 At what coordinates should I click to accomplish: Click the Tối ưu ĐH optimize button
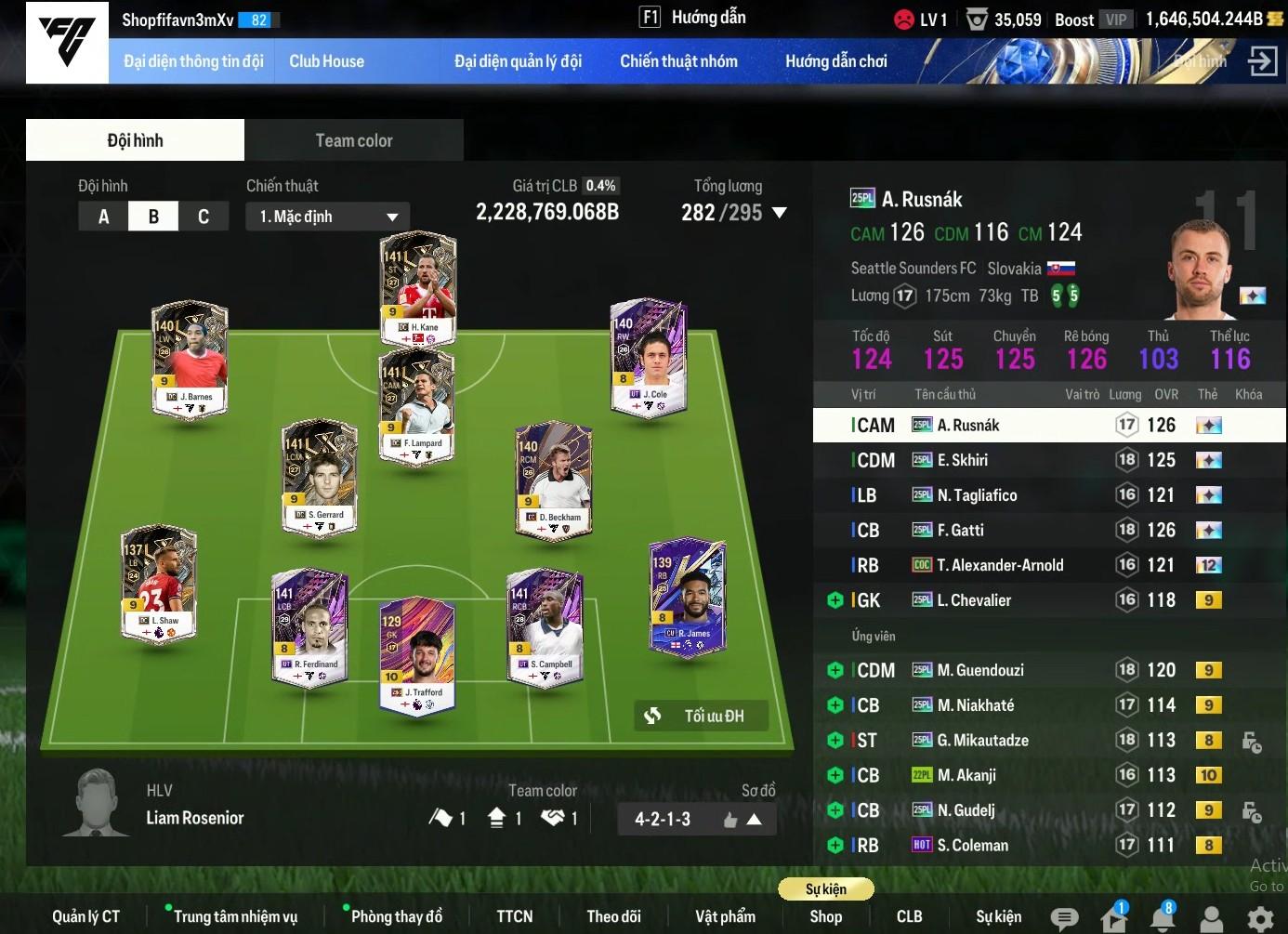tap(702, 716)
